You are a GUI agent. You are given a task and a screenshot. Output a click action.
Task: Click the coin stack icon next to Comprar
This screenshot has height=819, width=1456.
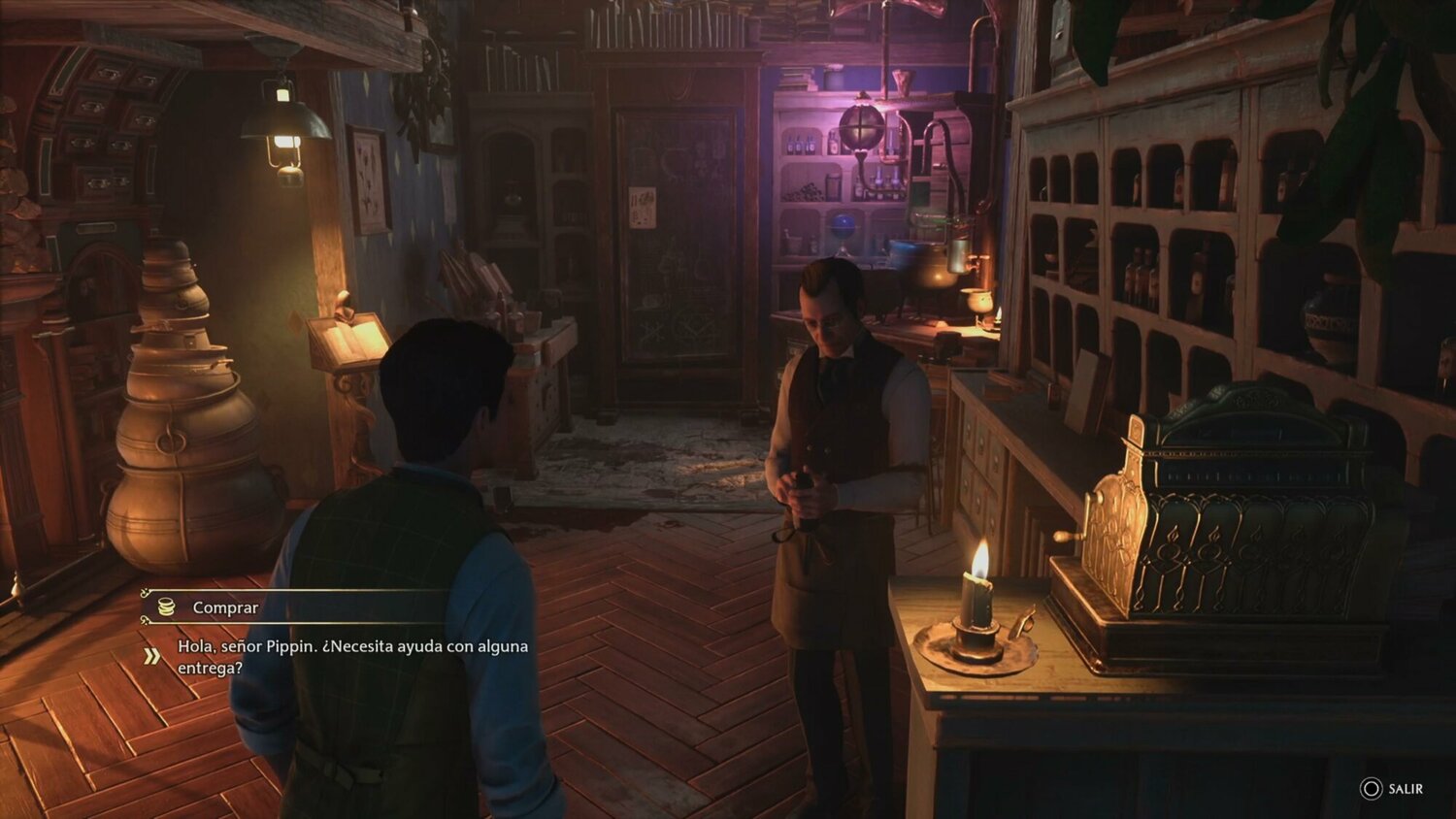pos(165,607)
